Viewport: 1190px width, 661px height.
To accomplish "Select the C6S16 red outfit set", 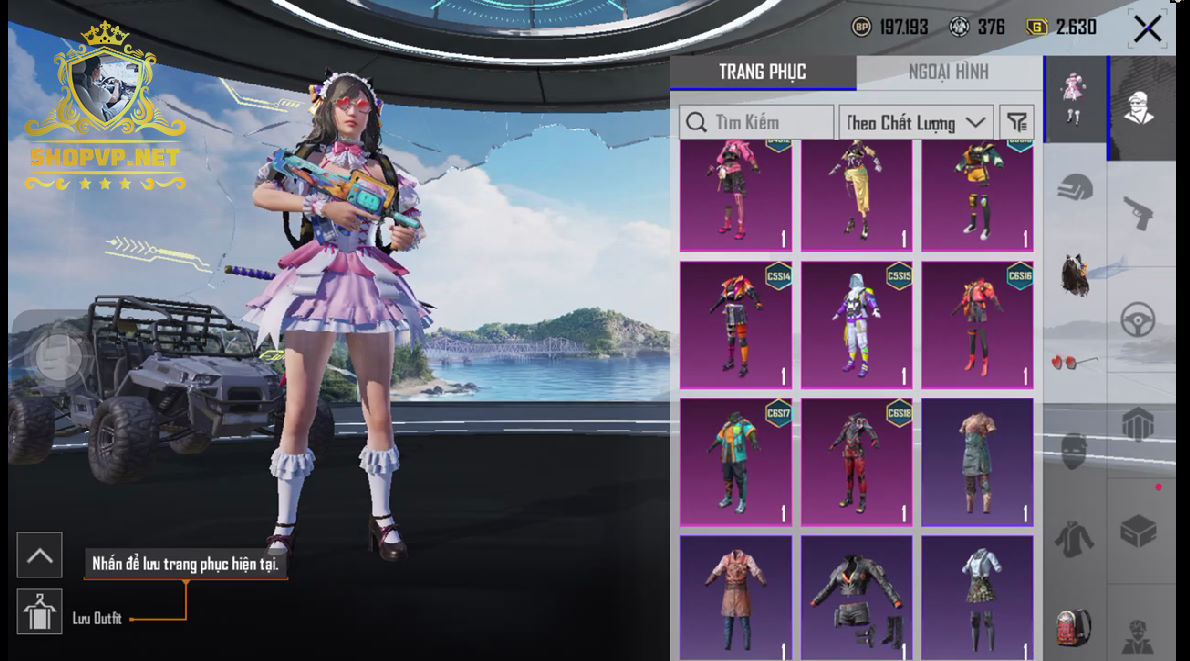I will pyautogui.click(x=977, y=325).
